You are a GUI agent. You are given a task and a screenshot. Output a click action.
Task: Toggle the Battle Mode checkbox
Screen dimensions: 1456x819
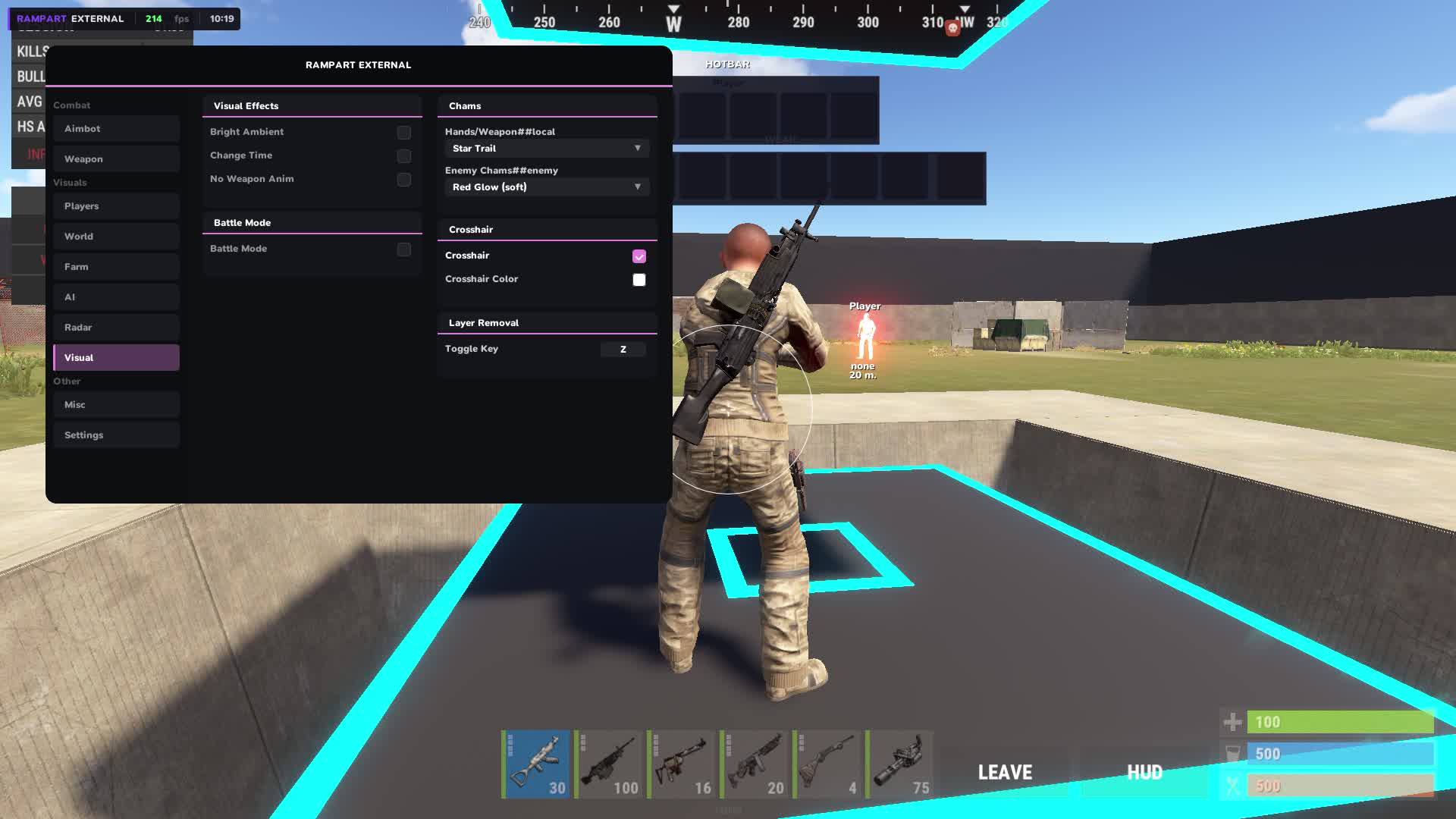[403, 249]
